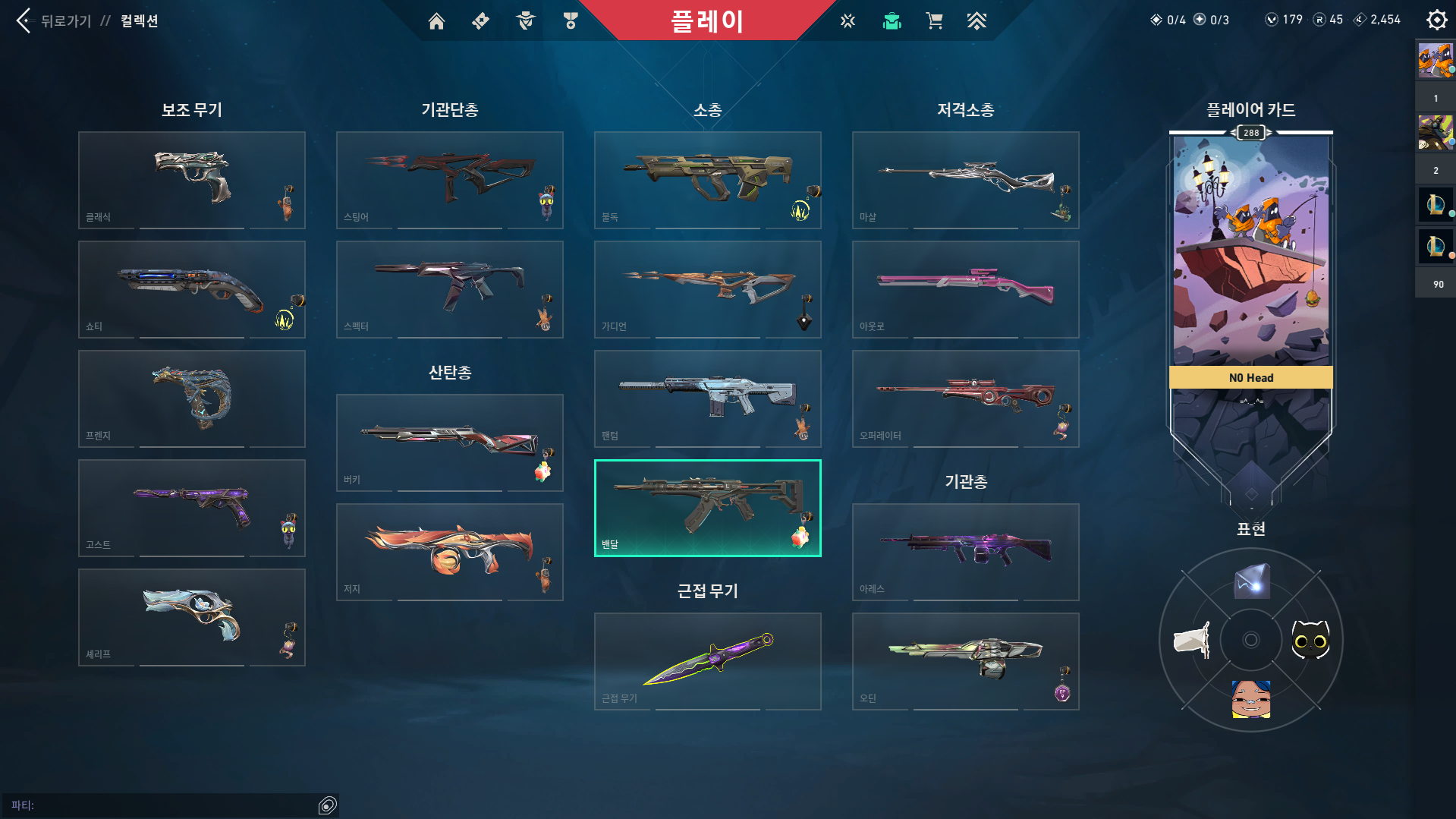
Task: Select the 팬텀 weapon skin thumbnail
Action: (707, 398)
